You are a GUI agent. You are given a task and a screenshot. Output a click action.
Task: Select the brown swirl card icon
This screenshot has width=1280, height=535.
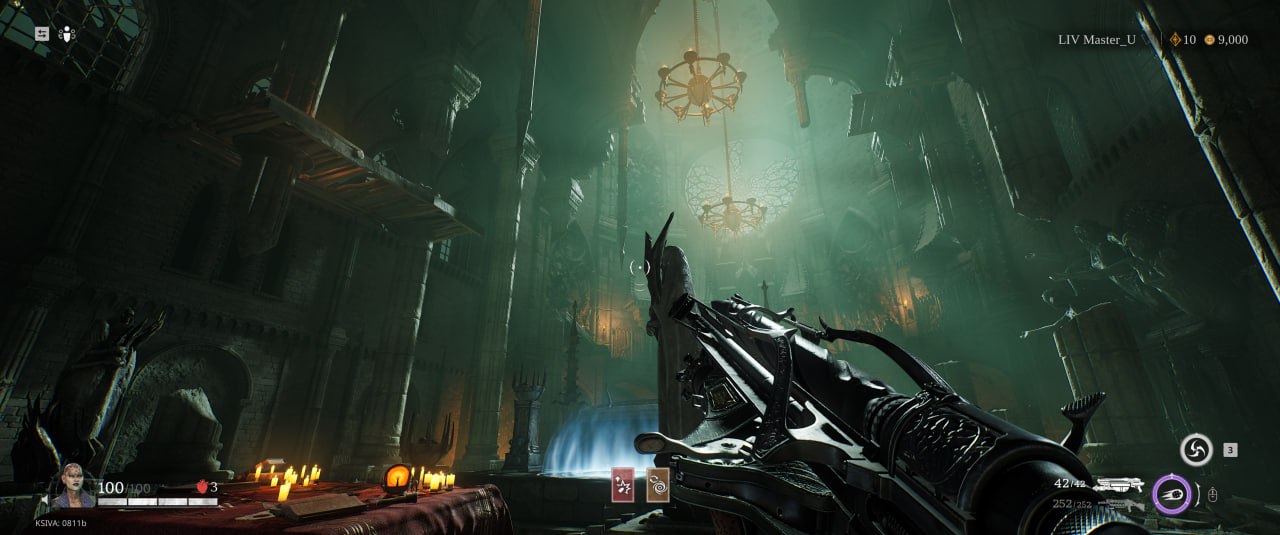coord(658,484)
